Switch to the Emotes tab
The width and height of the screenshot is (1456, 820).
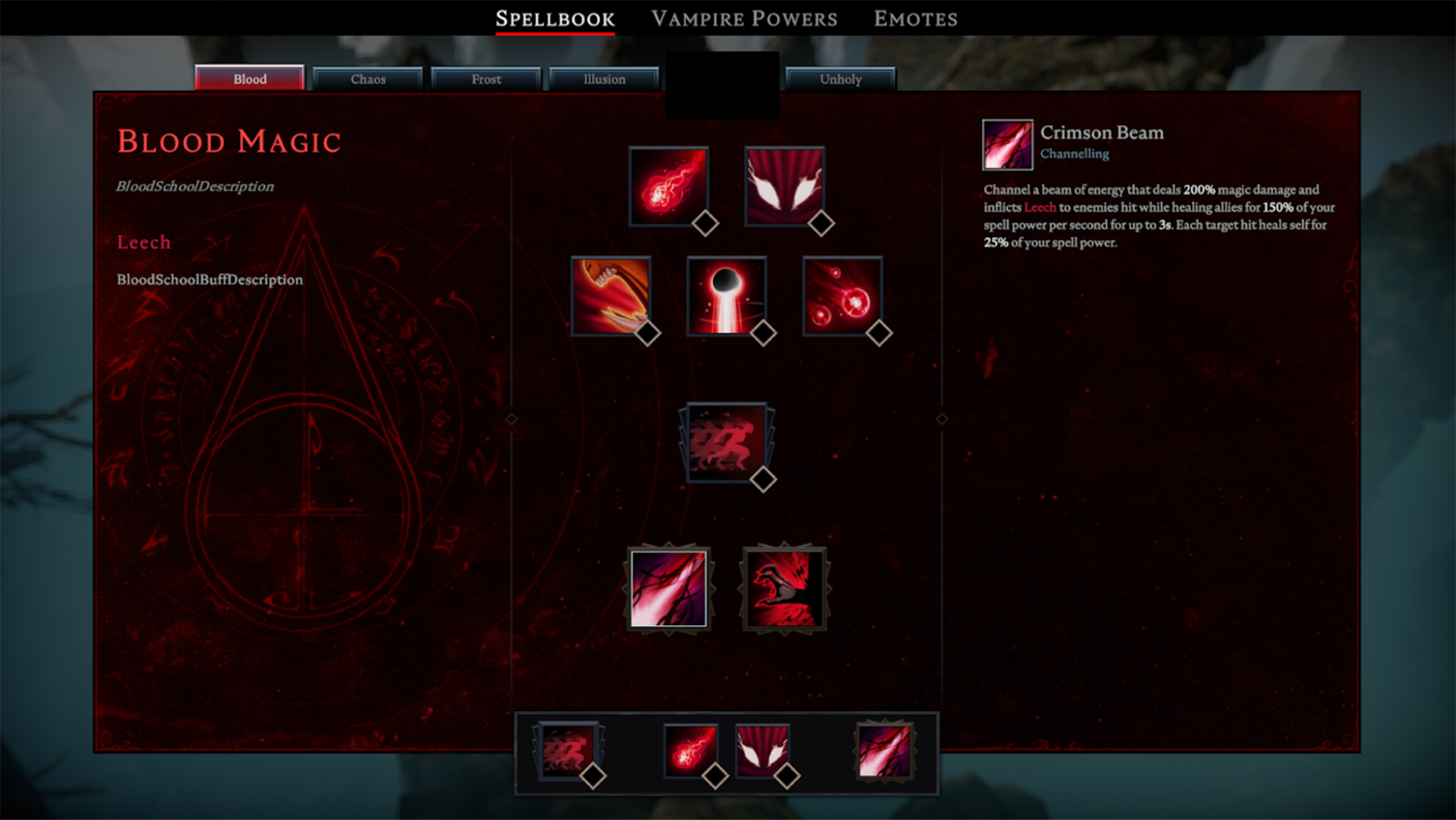coord(915,19)
